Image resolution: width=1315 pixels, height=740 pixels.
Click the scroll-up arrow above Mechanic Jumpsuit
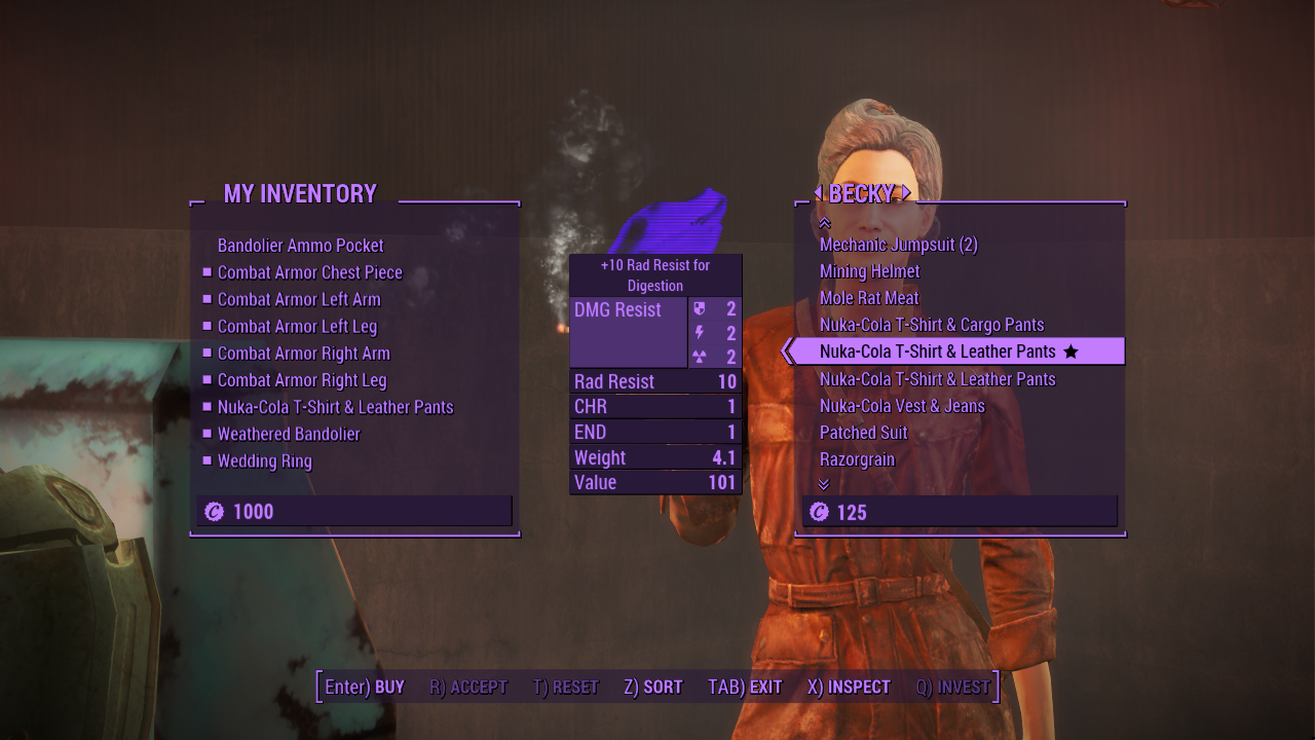click(x=824, y=223)
